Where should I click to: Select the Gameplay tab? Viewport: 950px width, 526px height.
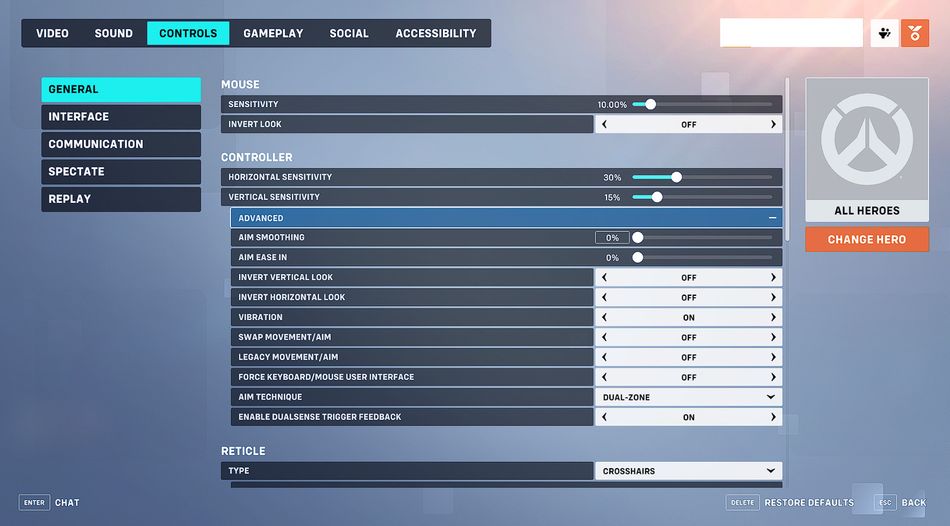coord(273,33)
